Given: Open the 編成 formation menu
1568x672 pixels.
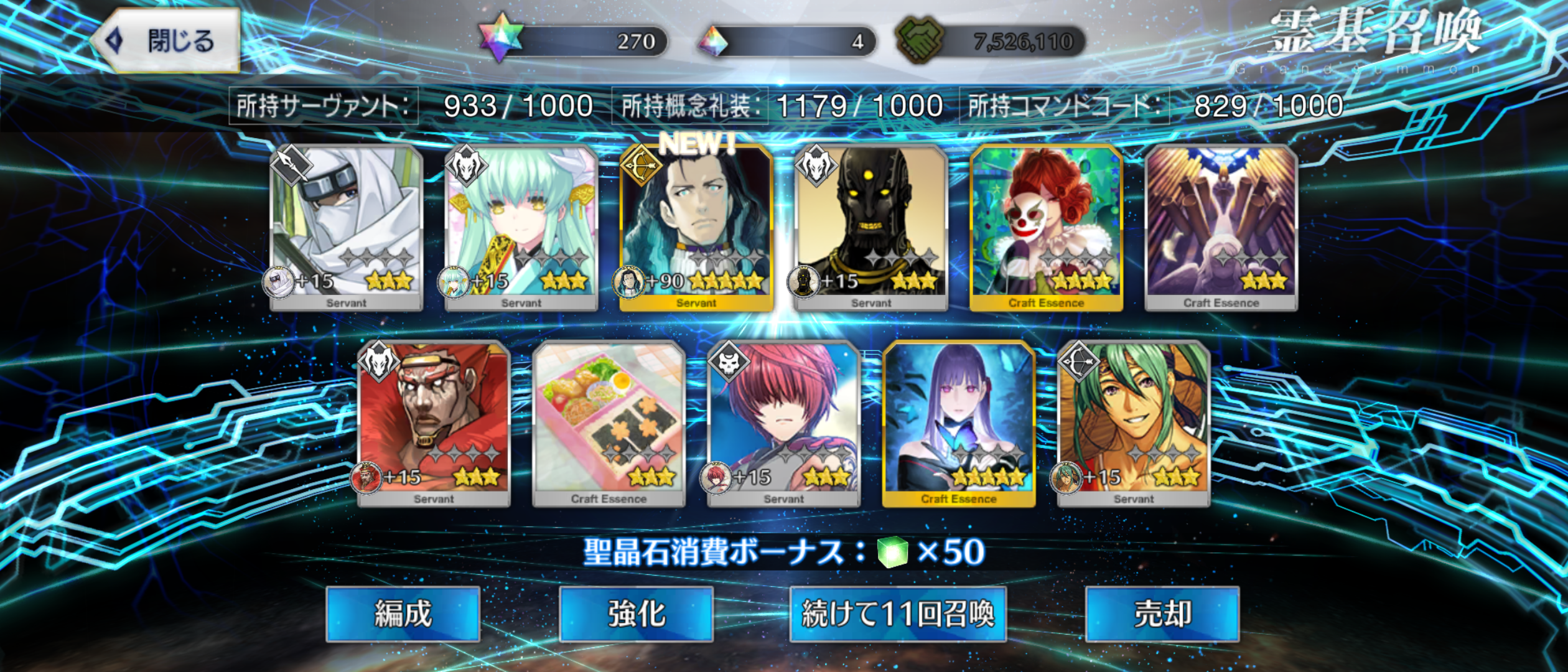Looking at the screenshot, I should pyautogui.click(x=403, y=614).
